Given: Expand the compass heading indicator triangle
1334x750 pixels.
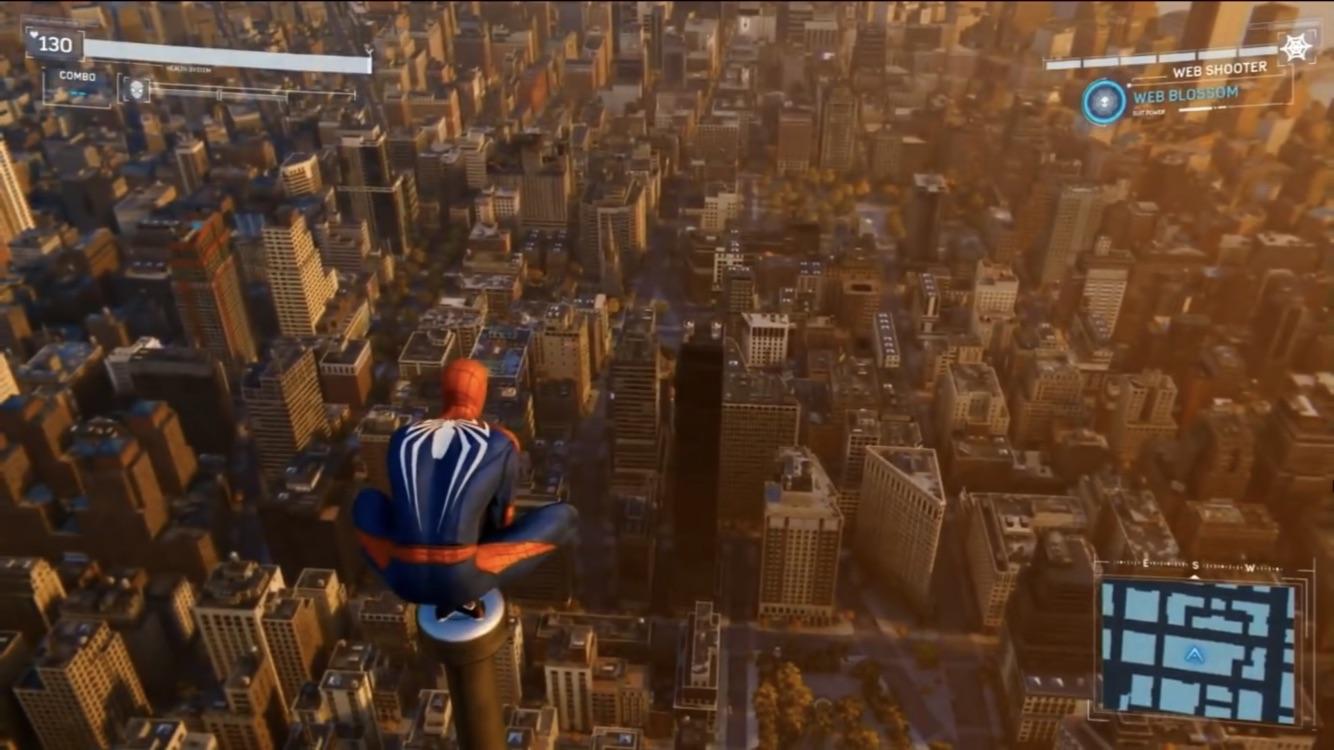Looking at the screenshot, I should tap(1195, 578).
